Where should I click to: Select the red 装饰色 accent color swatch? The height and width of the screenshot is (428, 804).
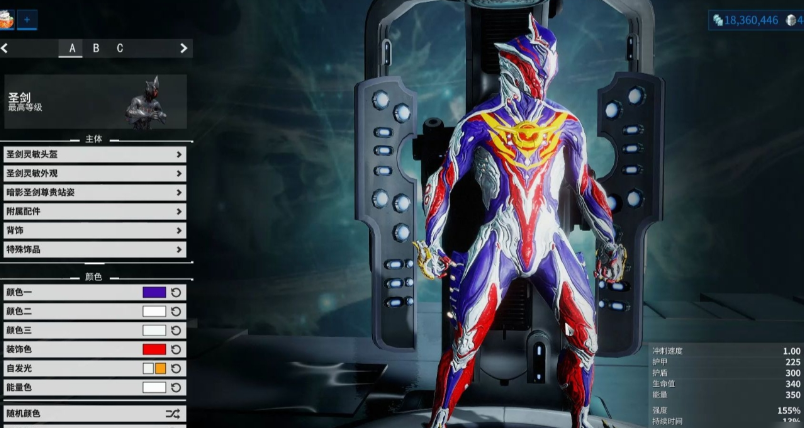pyautogui.click(x=154, y=349)
